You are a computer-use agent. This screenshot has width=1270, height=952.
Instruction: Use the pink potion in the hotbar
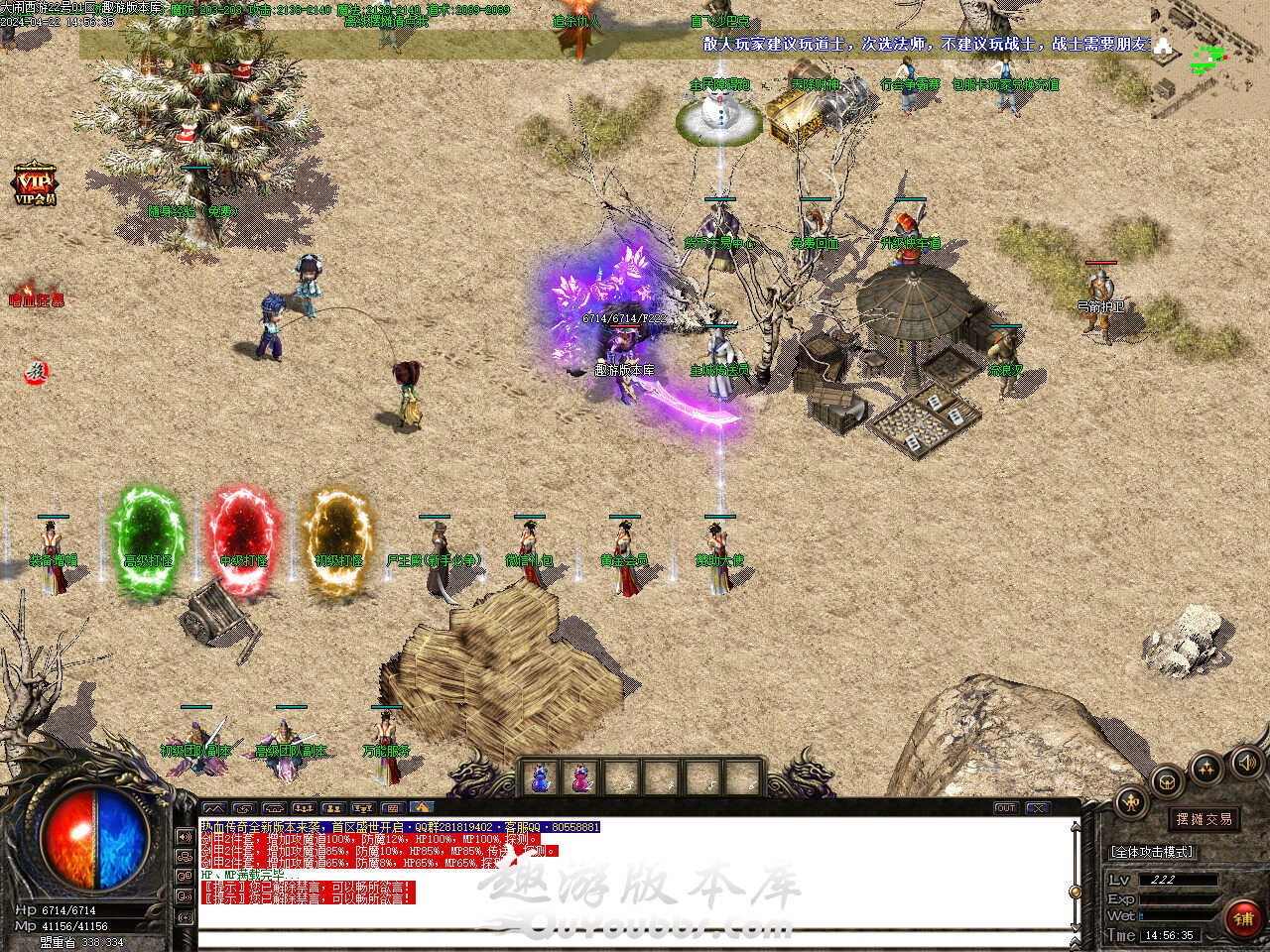click(580, 776)
